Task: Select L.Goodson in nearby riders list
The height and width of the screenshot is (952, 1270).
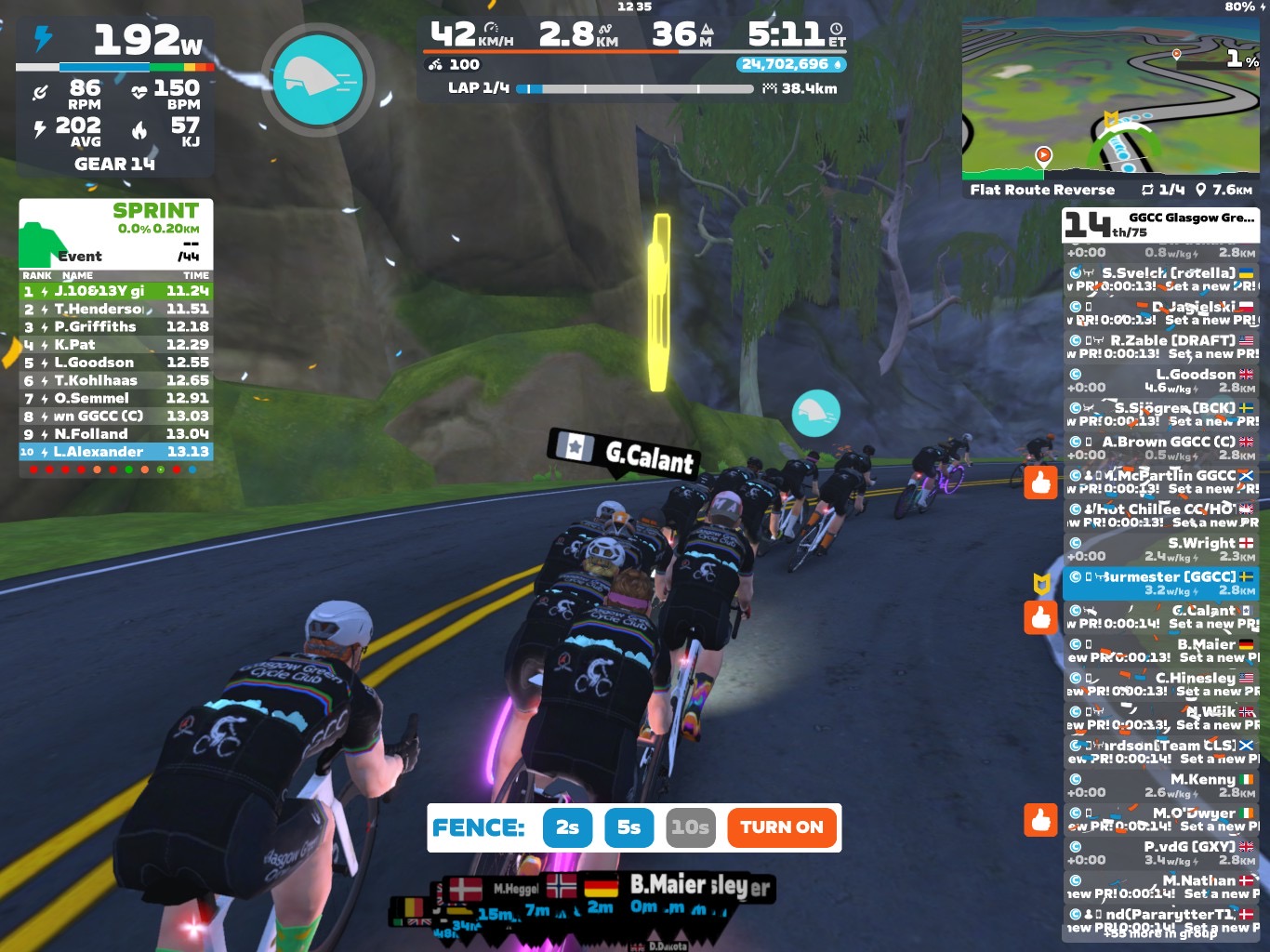Action: tap(1161, 380)
